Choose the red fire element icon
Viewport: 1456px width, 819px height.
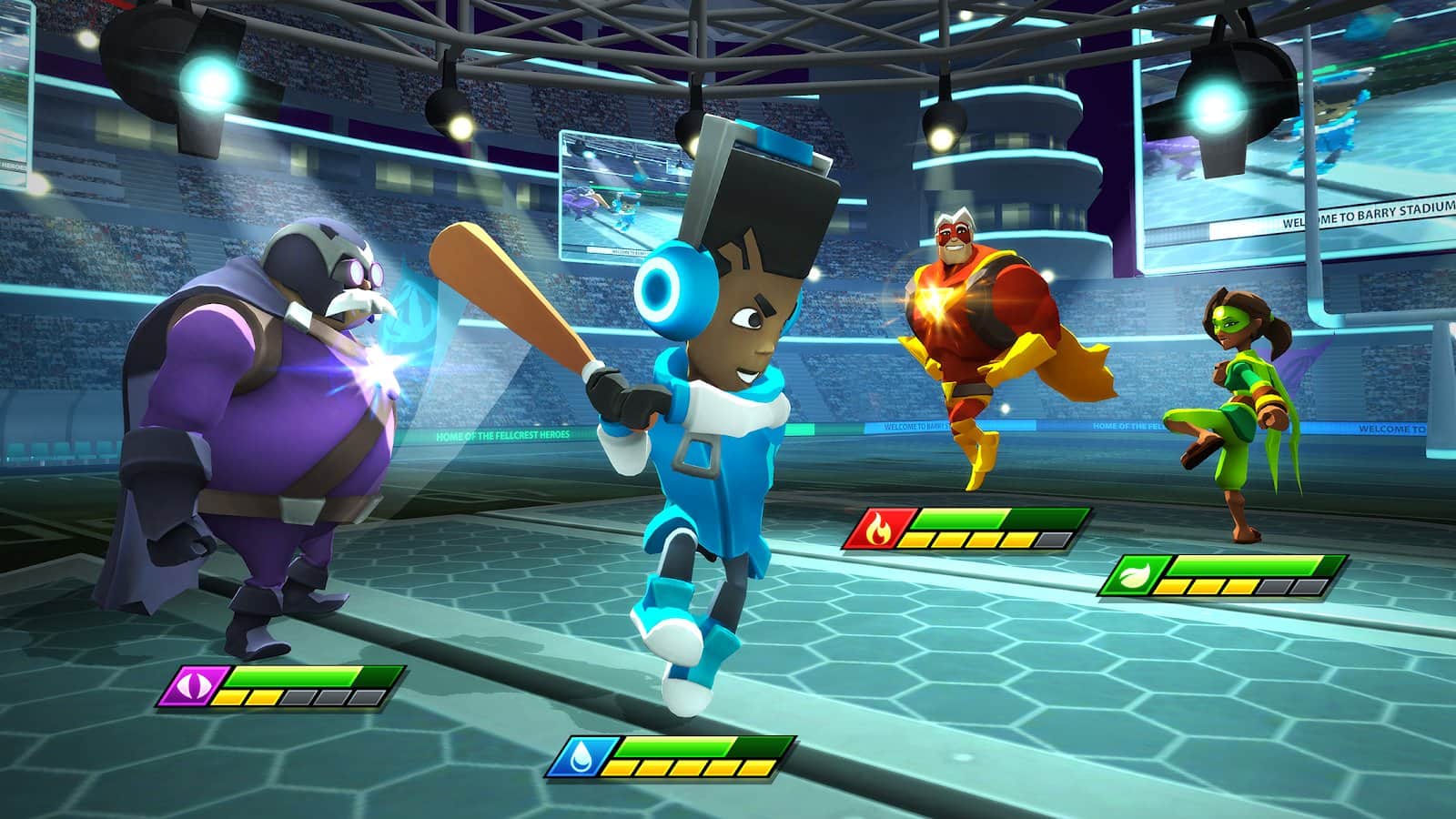(878, 528)
